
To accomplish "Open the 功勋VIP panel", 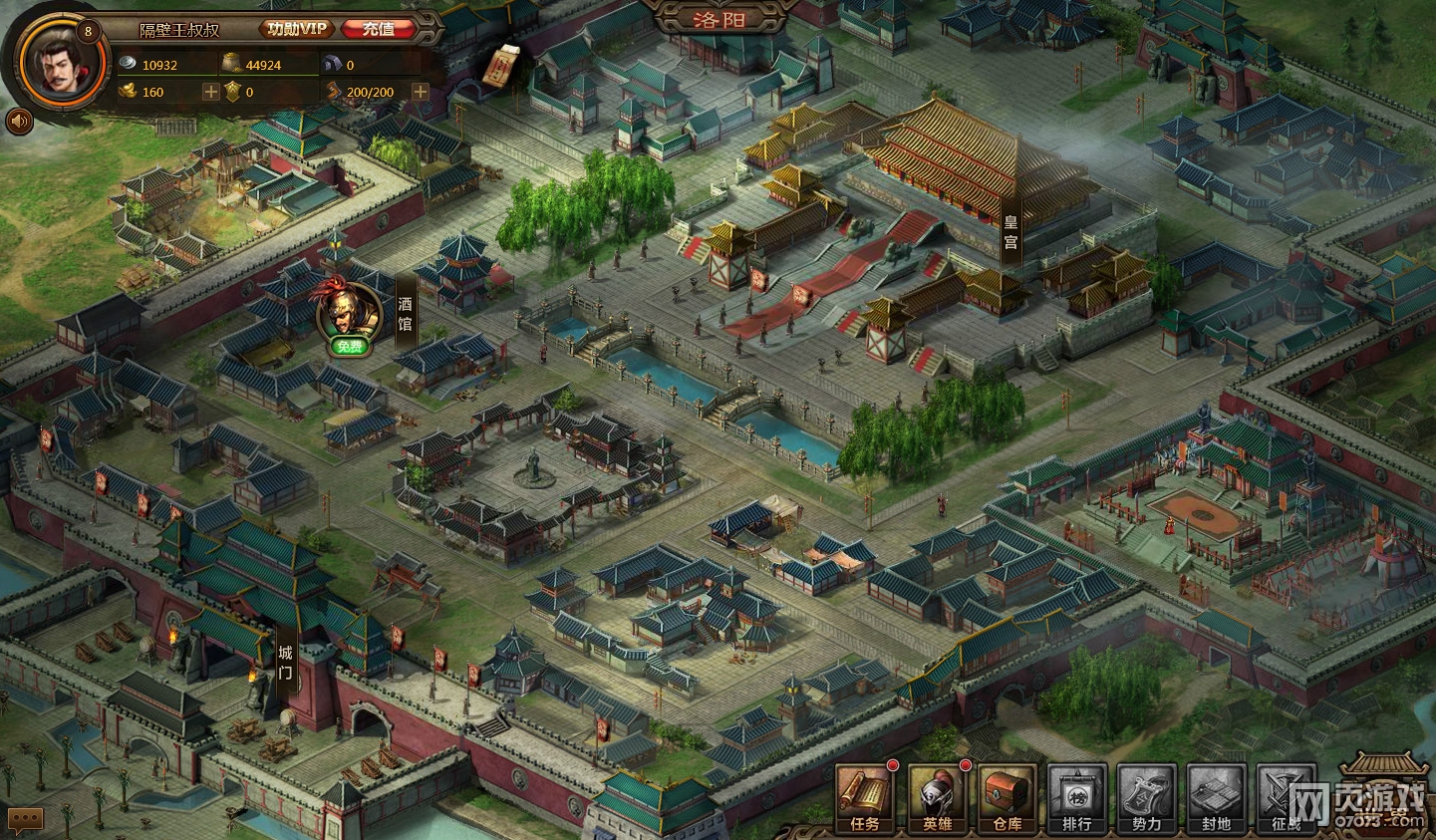I will [x=296, y=29].
